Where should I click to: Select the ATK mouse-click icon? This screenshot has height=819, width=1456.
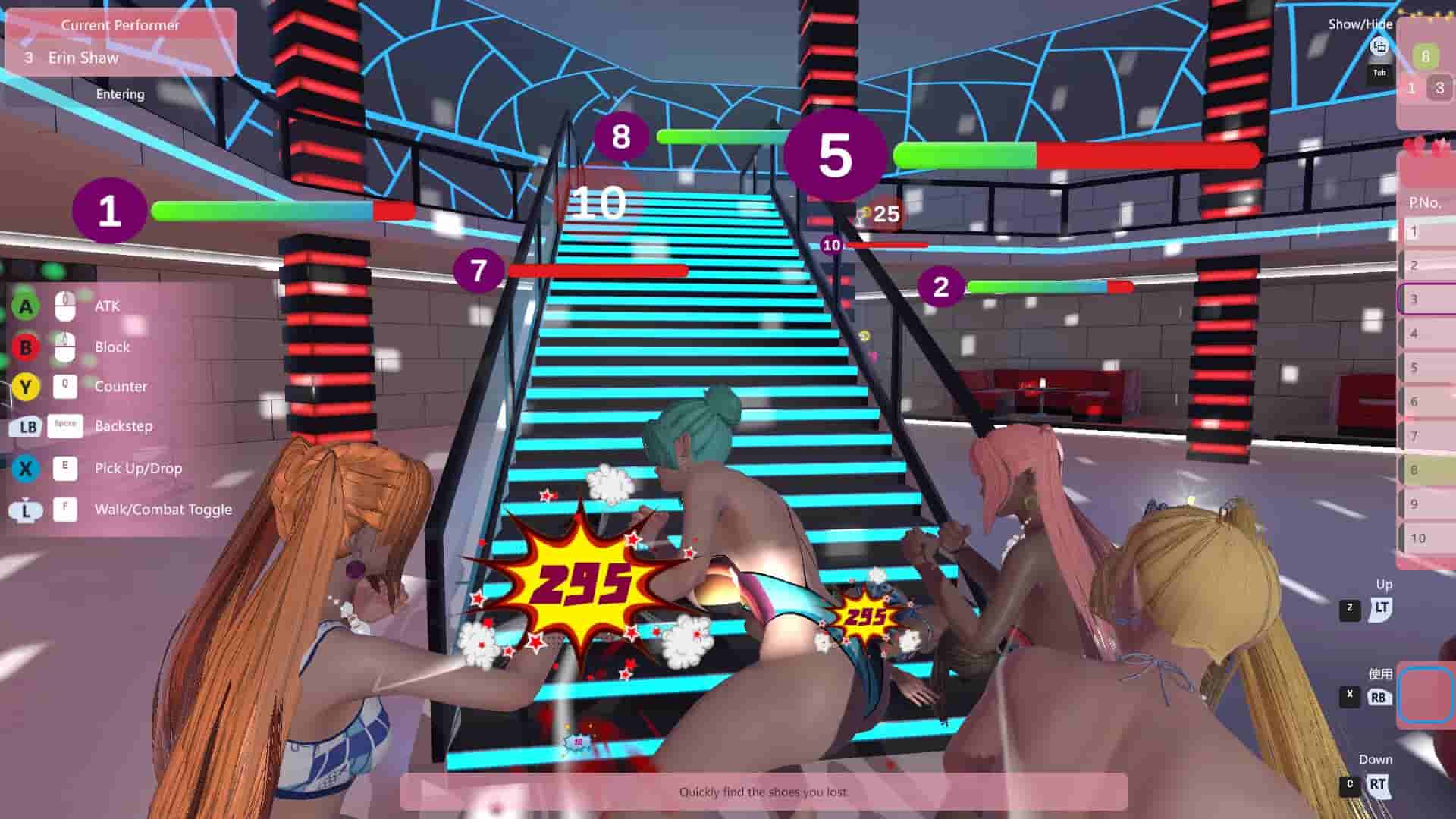(65, 306)
